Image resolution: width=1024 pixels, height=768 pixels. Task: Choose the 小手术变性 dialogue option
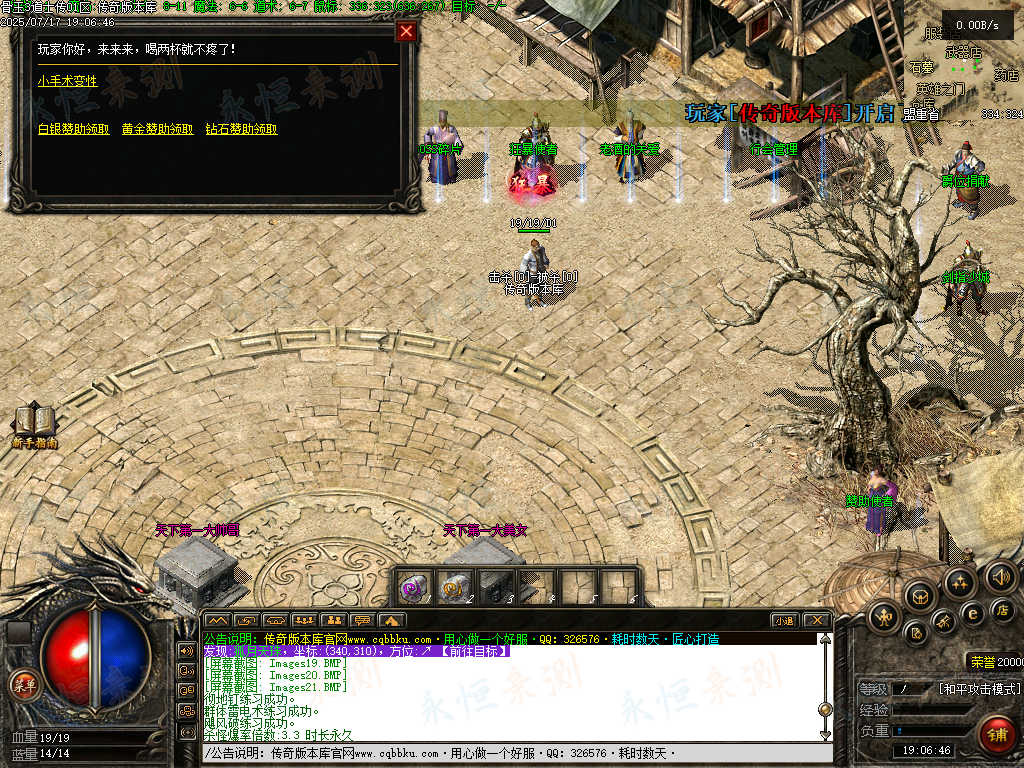pyautogui.click(x=68, y=81)
